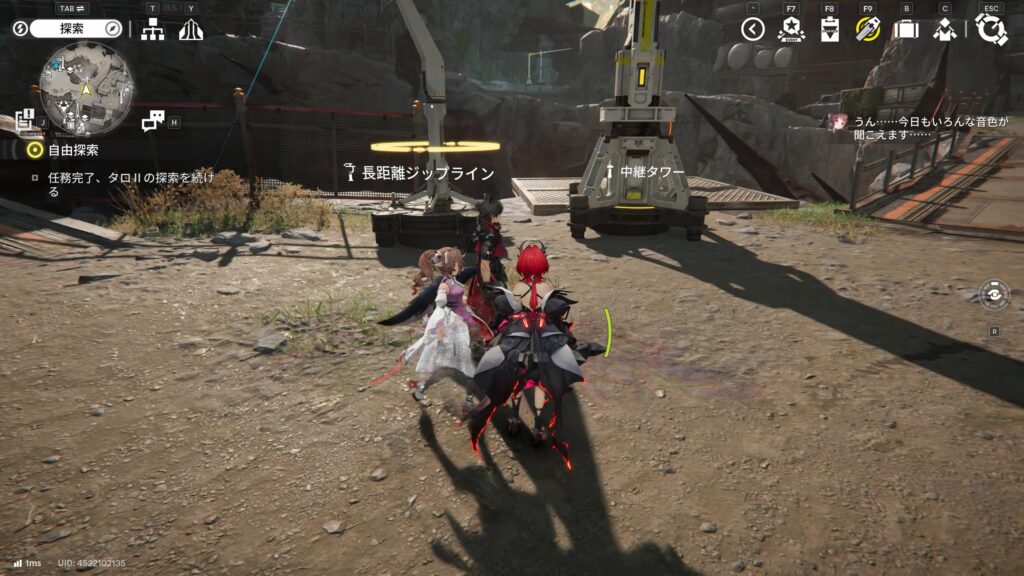Open the three-peaked emblem icon menu

click(191, 30)
